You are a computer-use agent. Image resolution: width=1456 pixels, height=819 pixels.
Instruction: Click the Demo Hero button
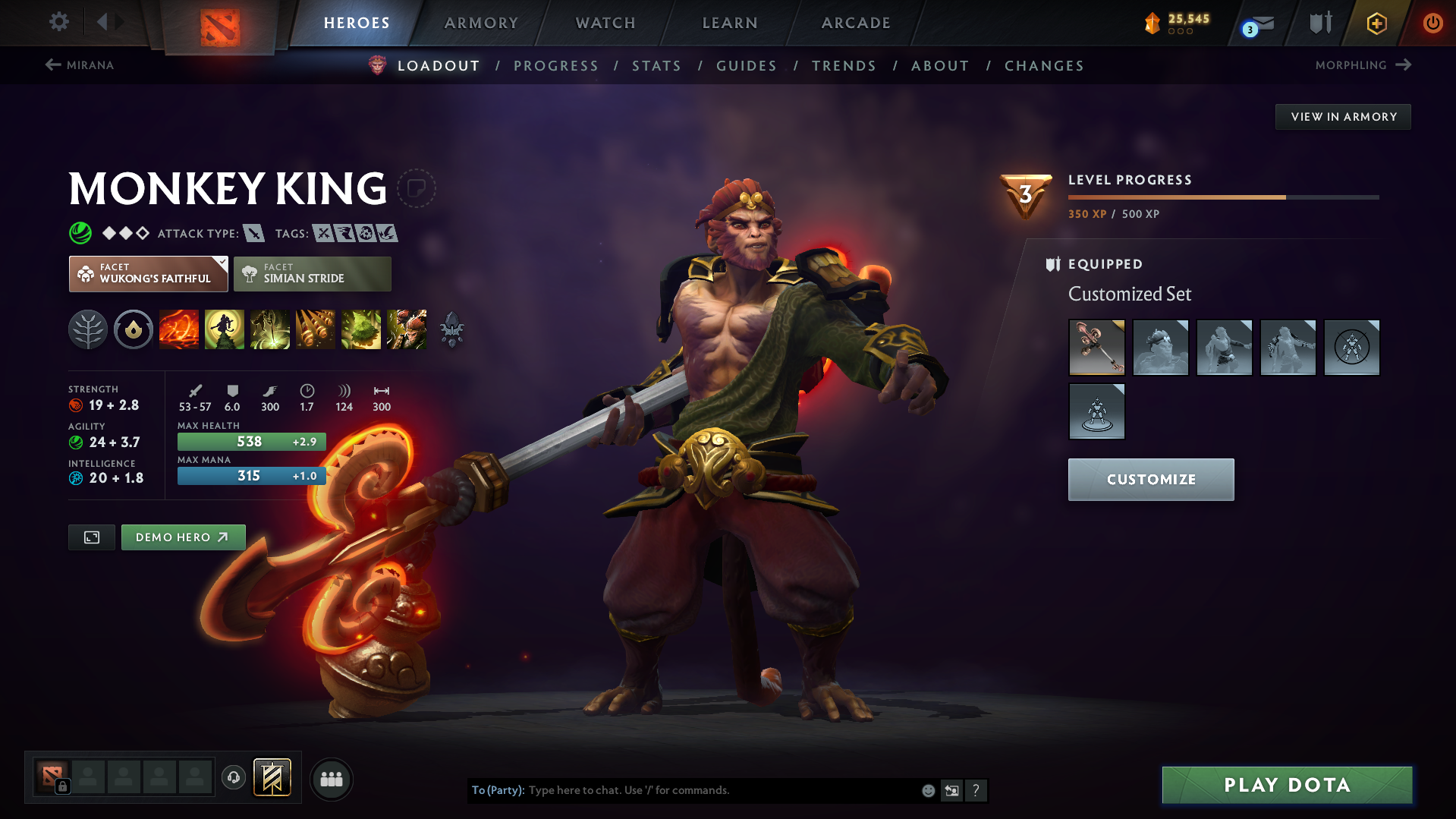[x=183, y=537]
